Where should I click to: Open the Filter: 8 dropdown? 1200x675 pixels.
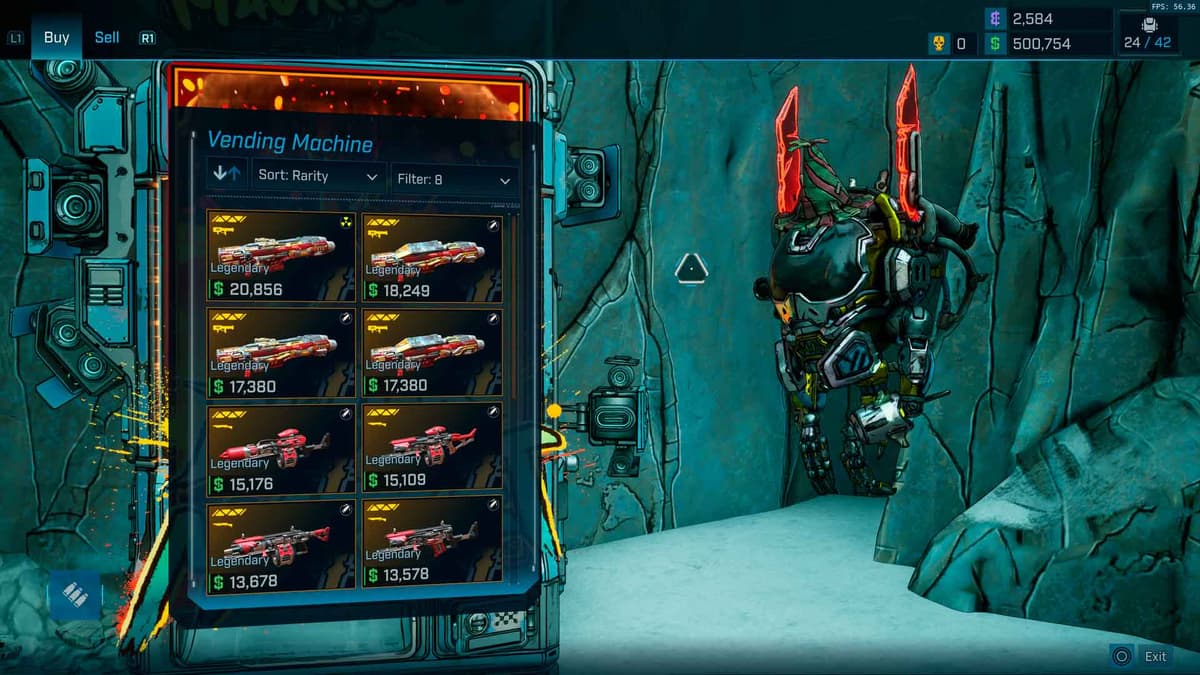[454, 180]
